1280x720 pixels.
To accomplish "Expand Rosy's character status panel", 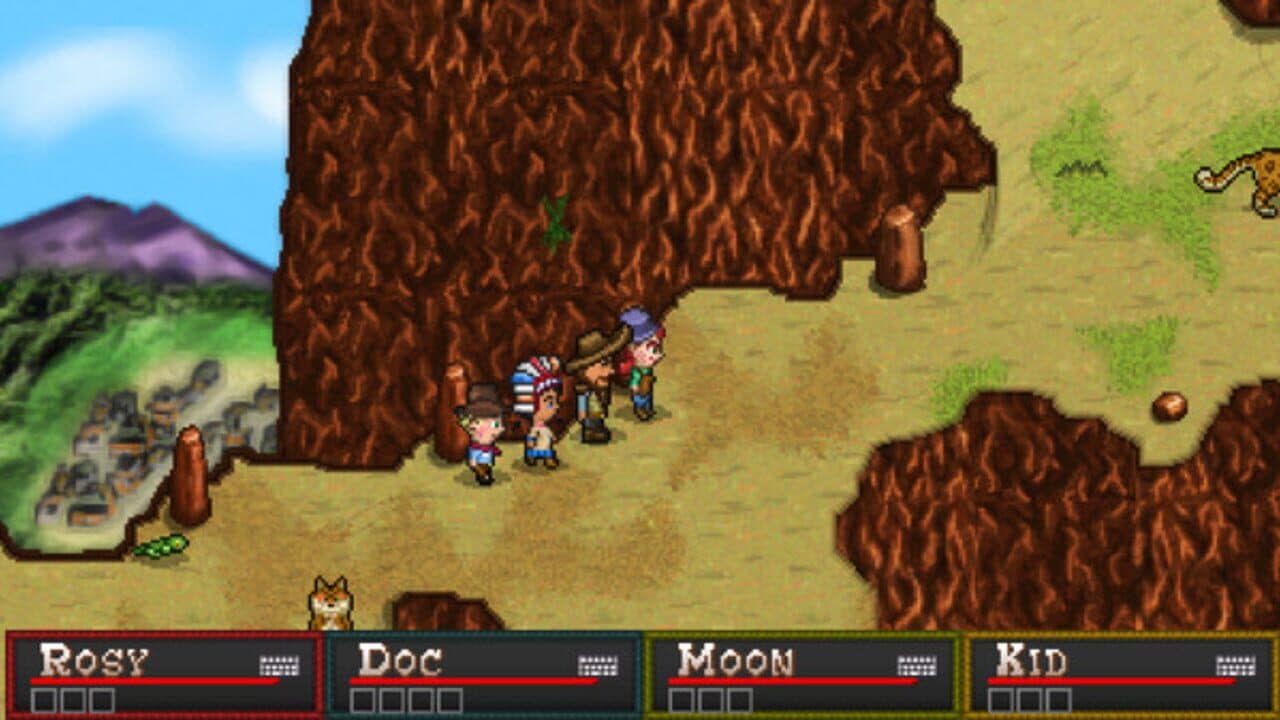I will point(160,675).
